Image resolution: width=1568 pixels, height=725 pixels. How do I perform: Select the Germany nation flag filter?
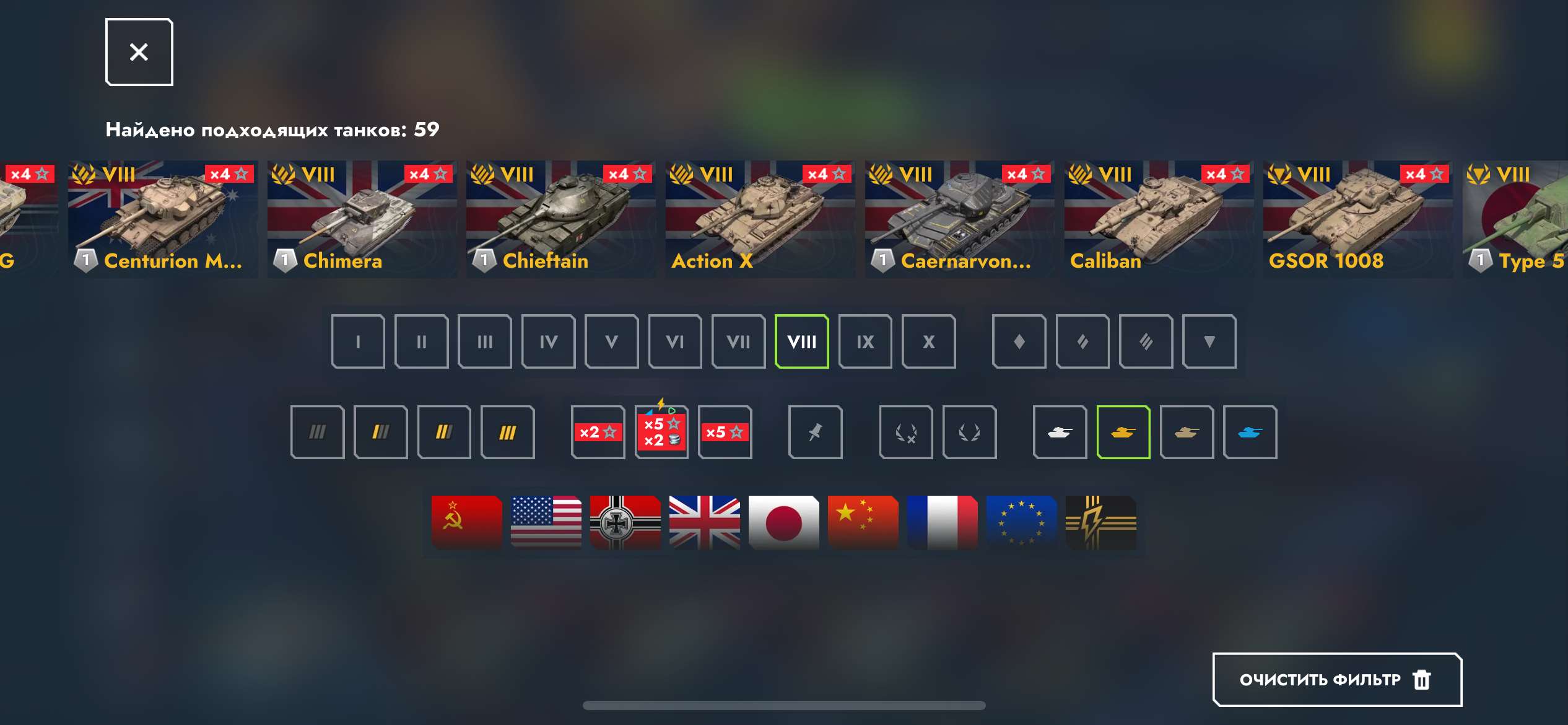(x=625, y=522)
